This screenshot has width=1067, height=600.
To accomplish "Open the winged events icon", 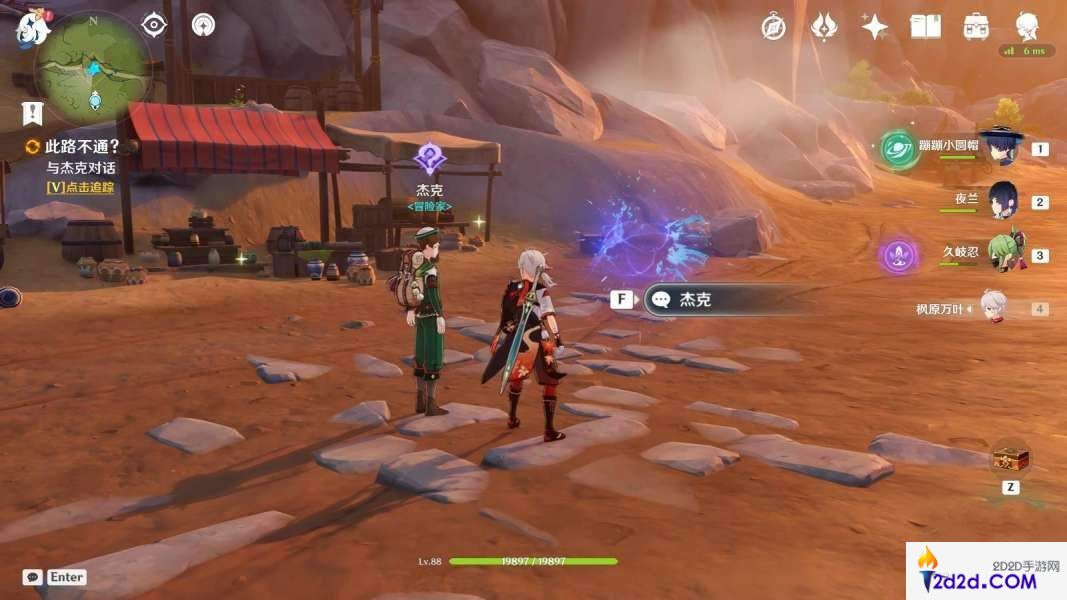I will (824, 27).
